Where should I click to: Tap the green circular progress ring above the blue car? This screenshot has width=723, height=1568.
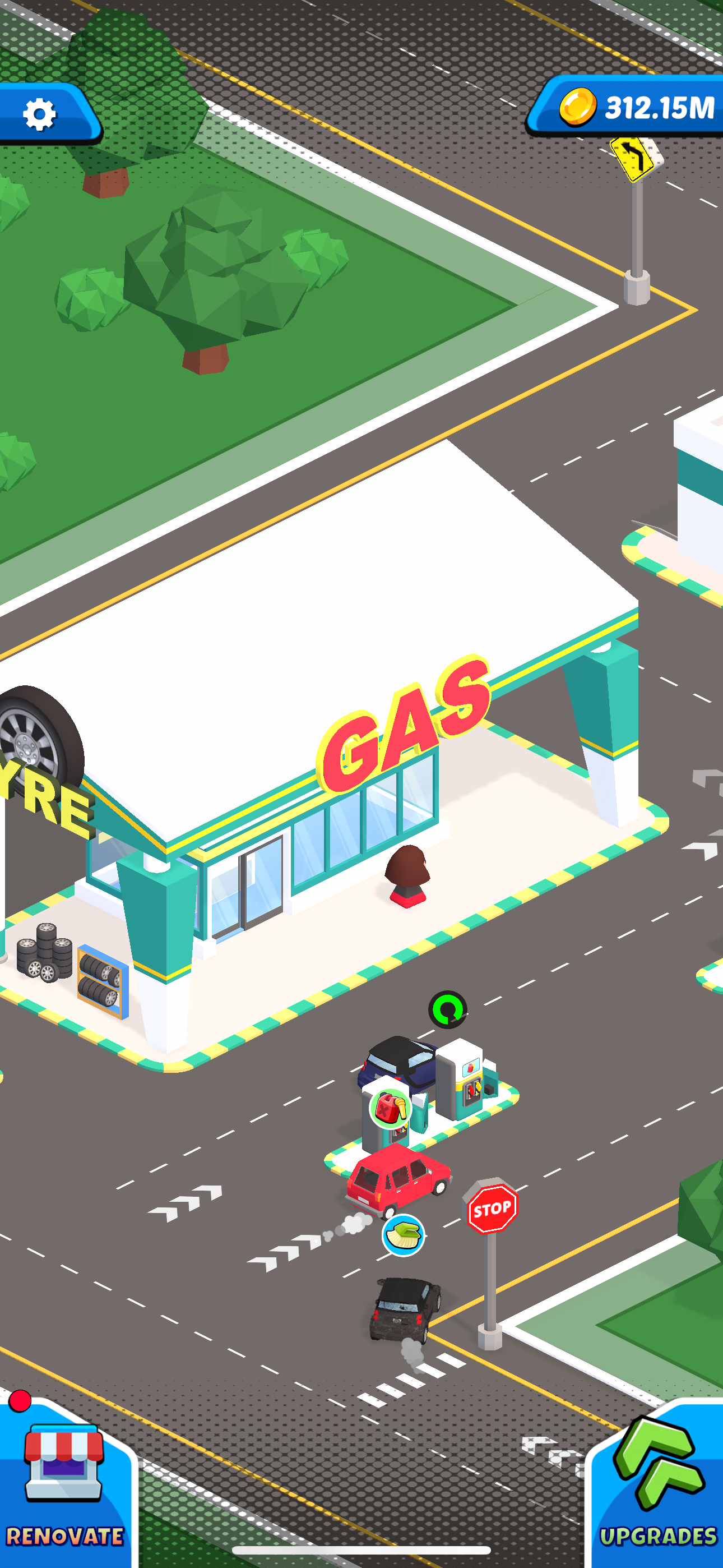[448, 1011]
